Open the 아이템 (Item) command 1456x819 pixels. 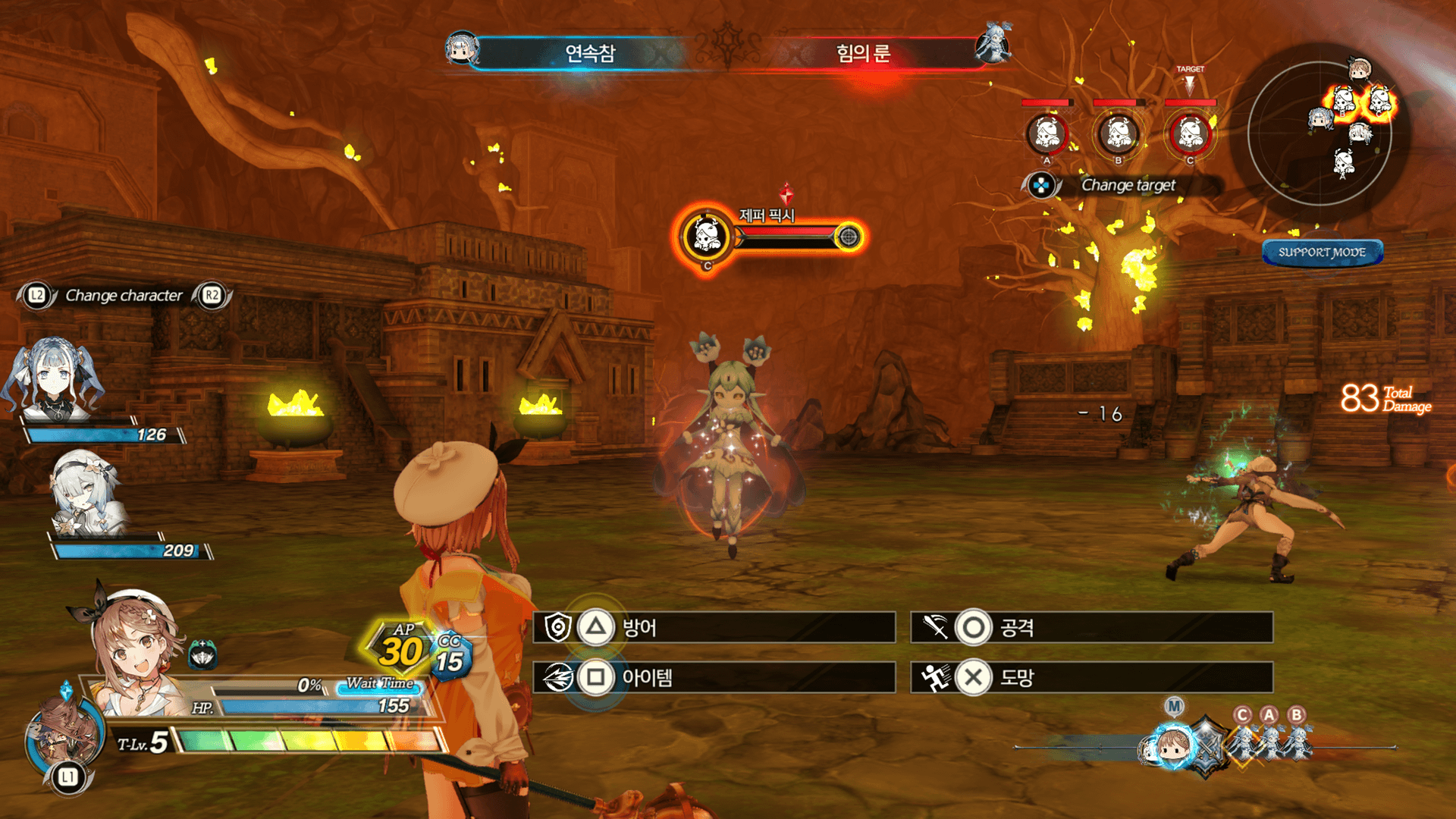(713, 677)
